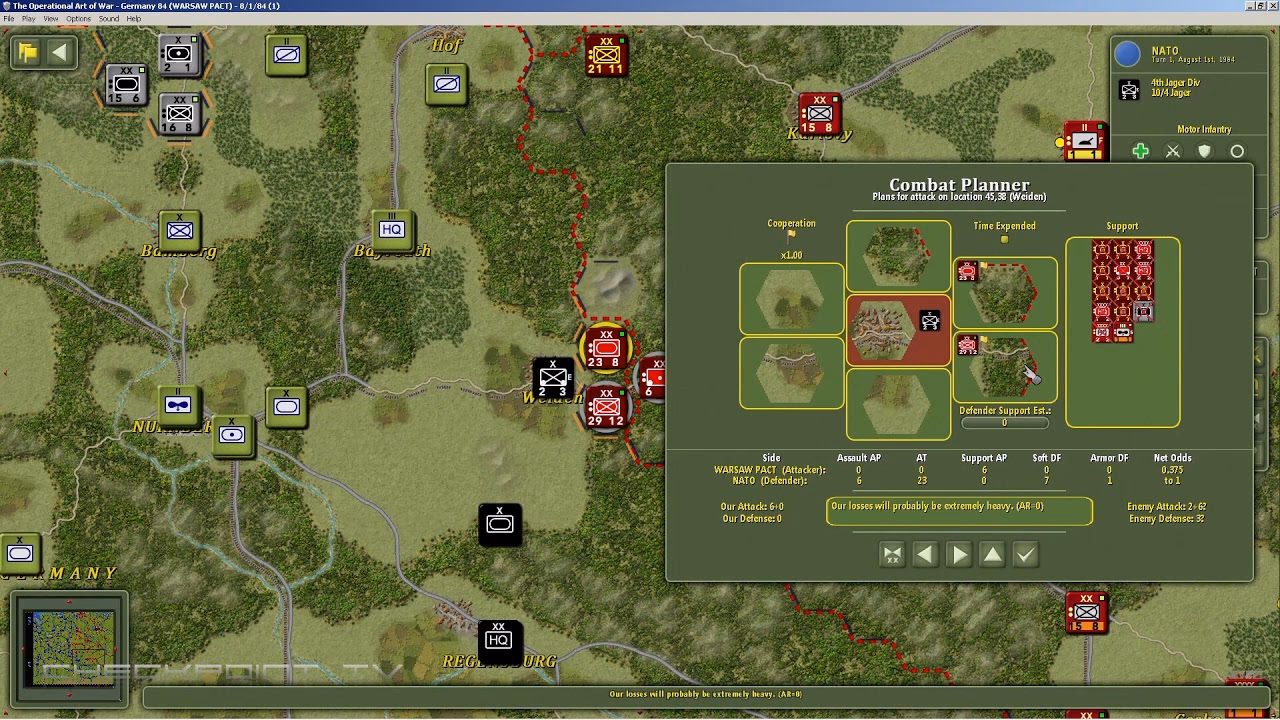Click the Defender Support Est bar
The height and width of the screenshot is (720, 1280).
coord(1004,422)
